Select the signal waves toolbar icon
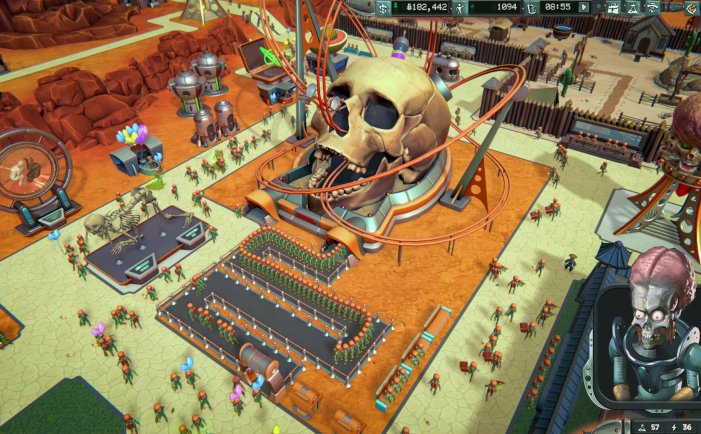Viewport: 701px width, 434px height. [x=653, y=7]
